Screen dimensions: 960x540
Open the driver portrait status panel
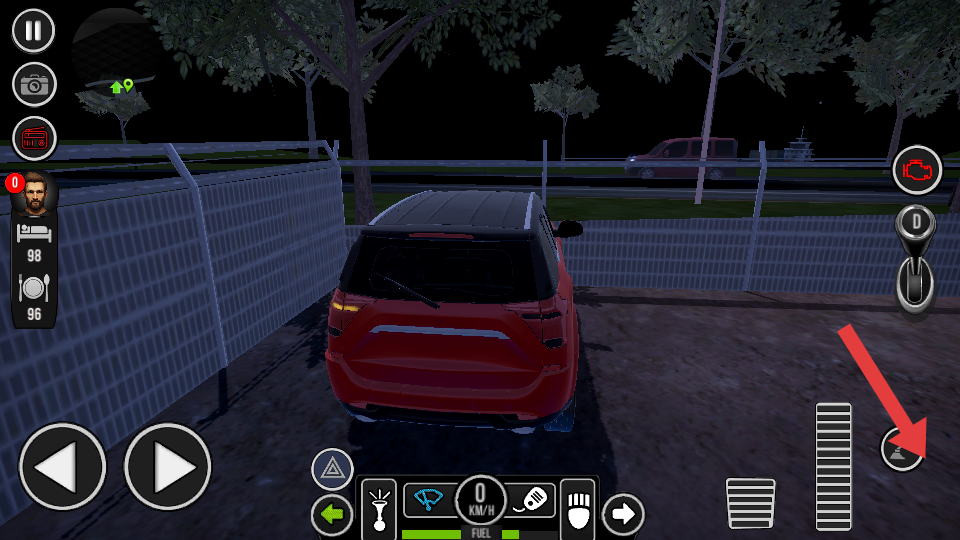(34, 195)
